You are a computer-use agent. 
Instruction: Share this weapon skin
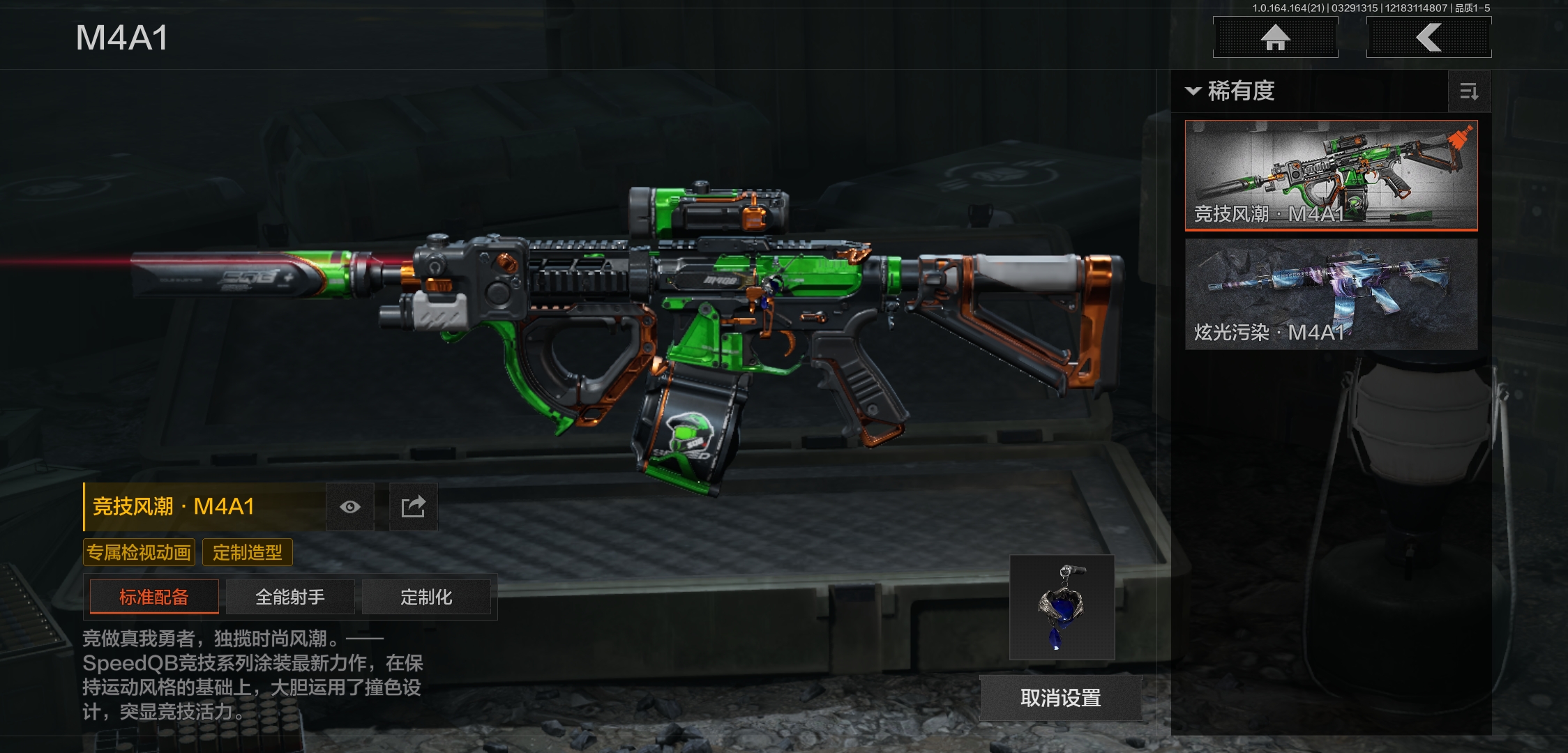coord(413,507)
